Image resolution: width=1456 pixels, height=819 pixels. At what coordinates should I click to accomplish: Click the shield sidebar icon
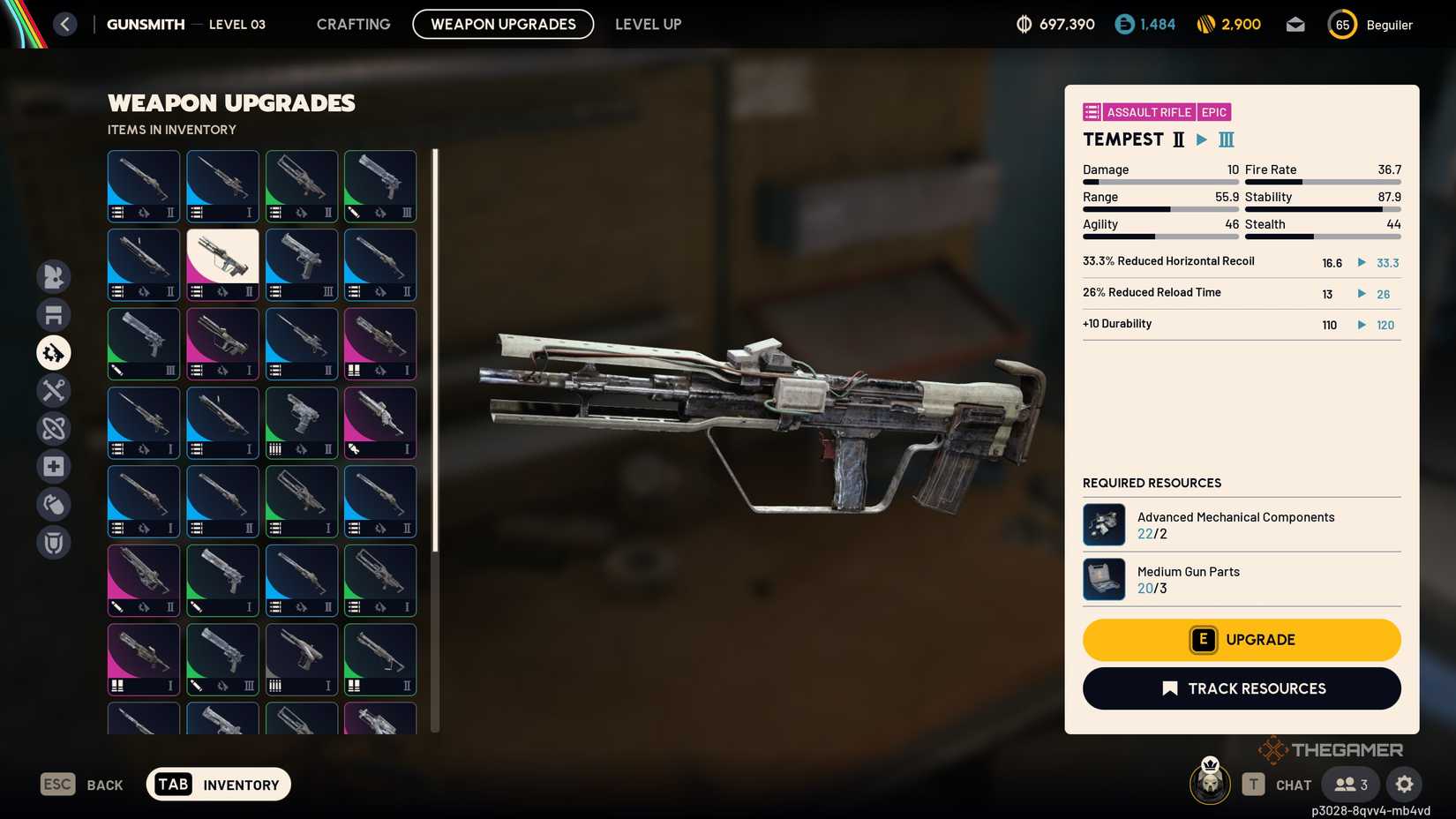(x=54, y=542)
